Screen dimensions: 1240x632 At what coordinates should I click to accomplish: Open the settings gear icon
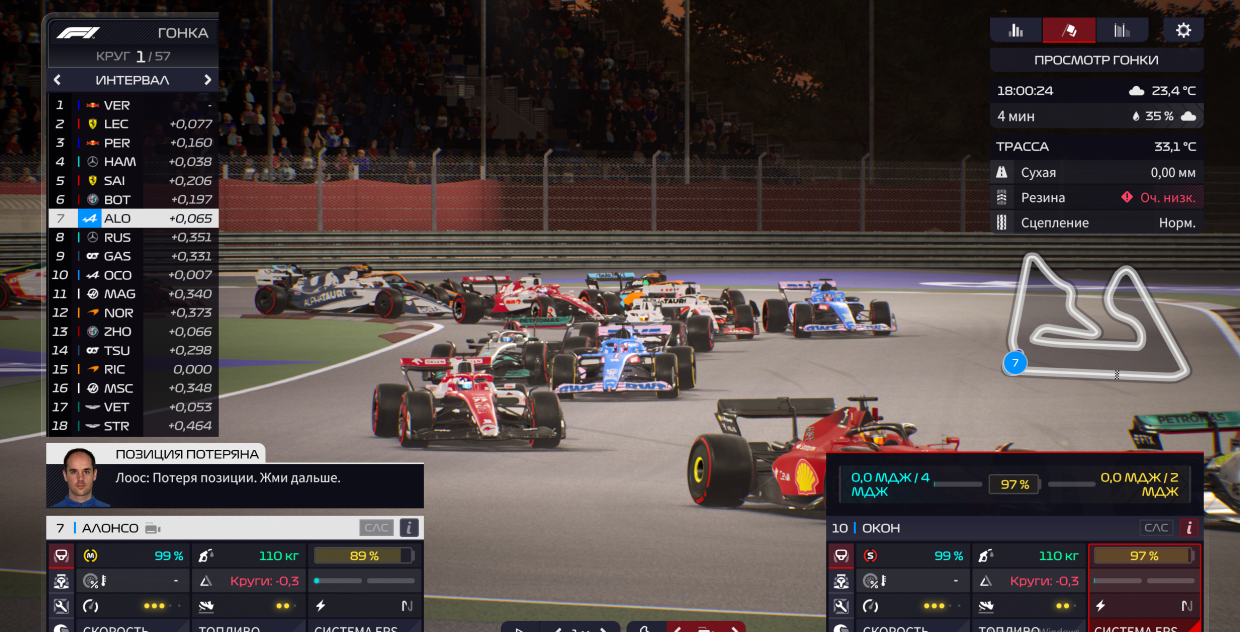[1183, 30]
